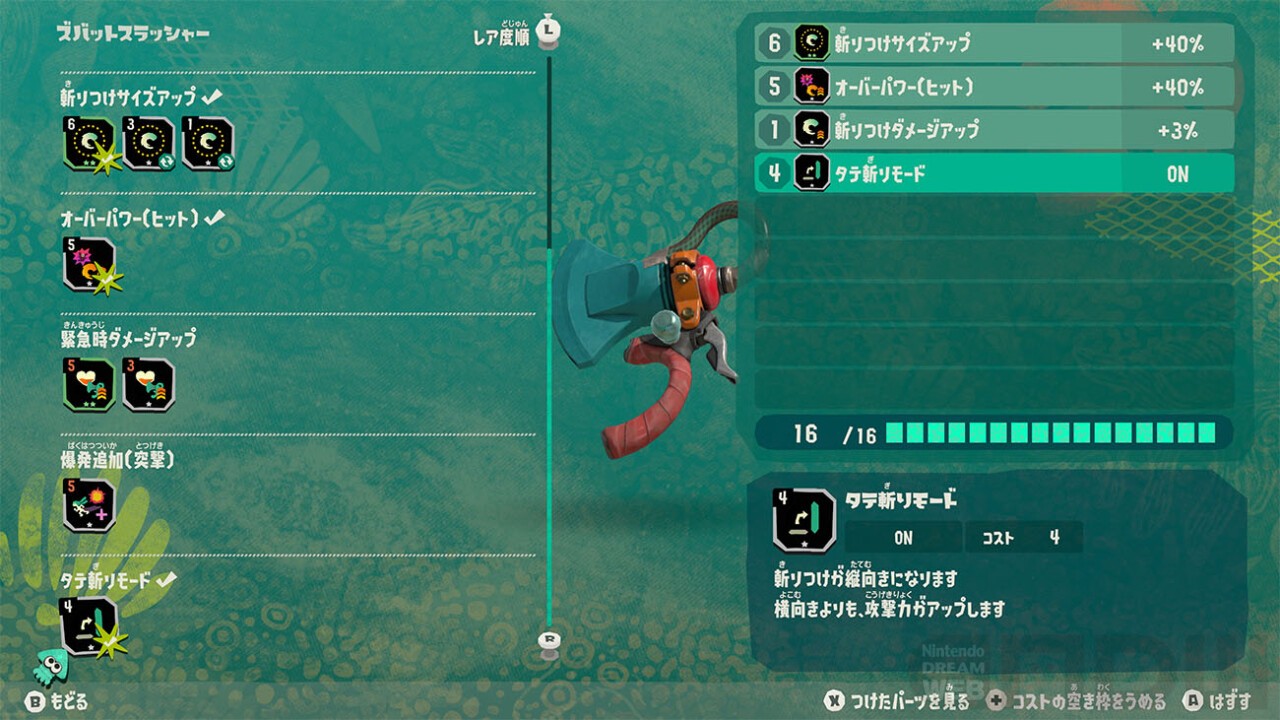This screenshot has width=1280, height=720.
Task: Pick the cost-6 斬りつけサイズアップ chip
Action: point(90,144)
